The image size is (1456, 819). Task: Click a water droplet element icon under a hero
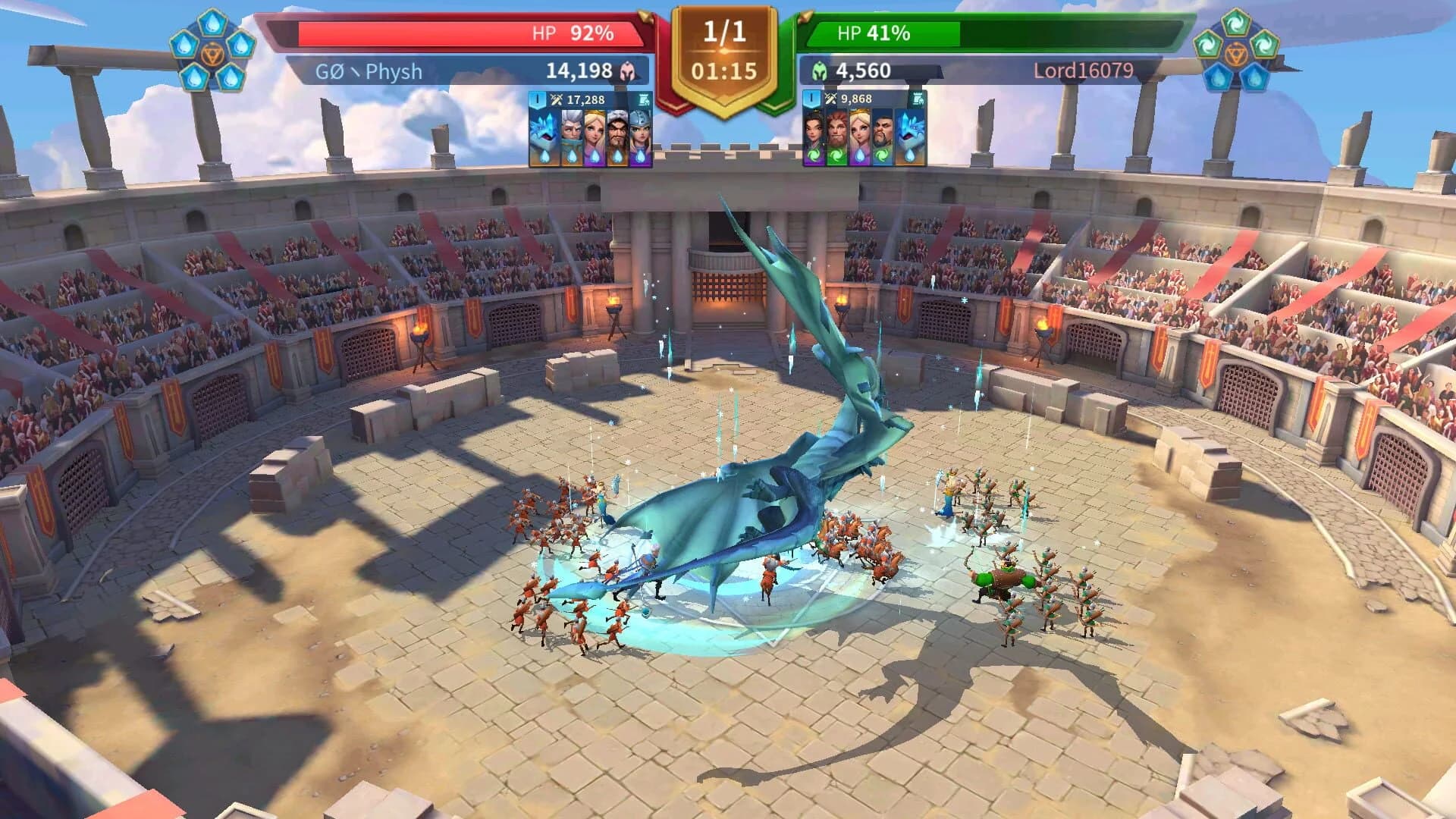click(x=595, y=155)
